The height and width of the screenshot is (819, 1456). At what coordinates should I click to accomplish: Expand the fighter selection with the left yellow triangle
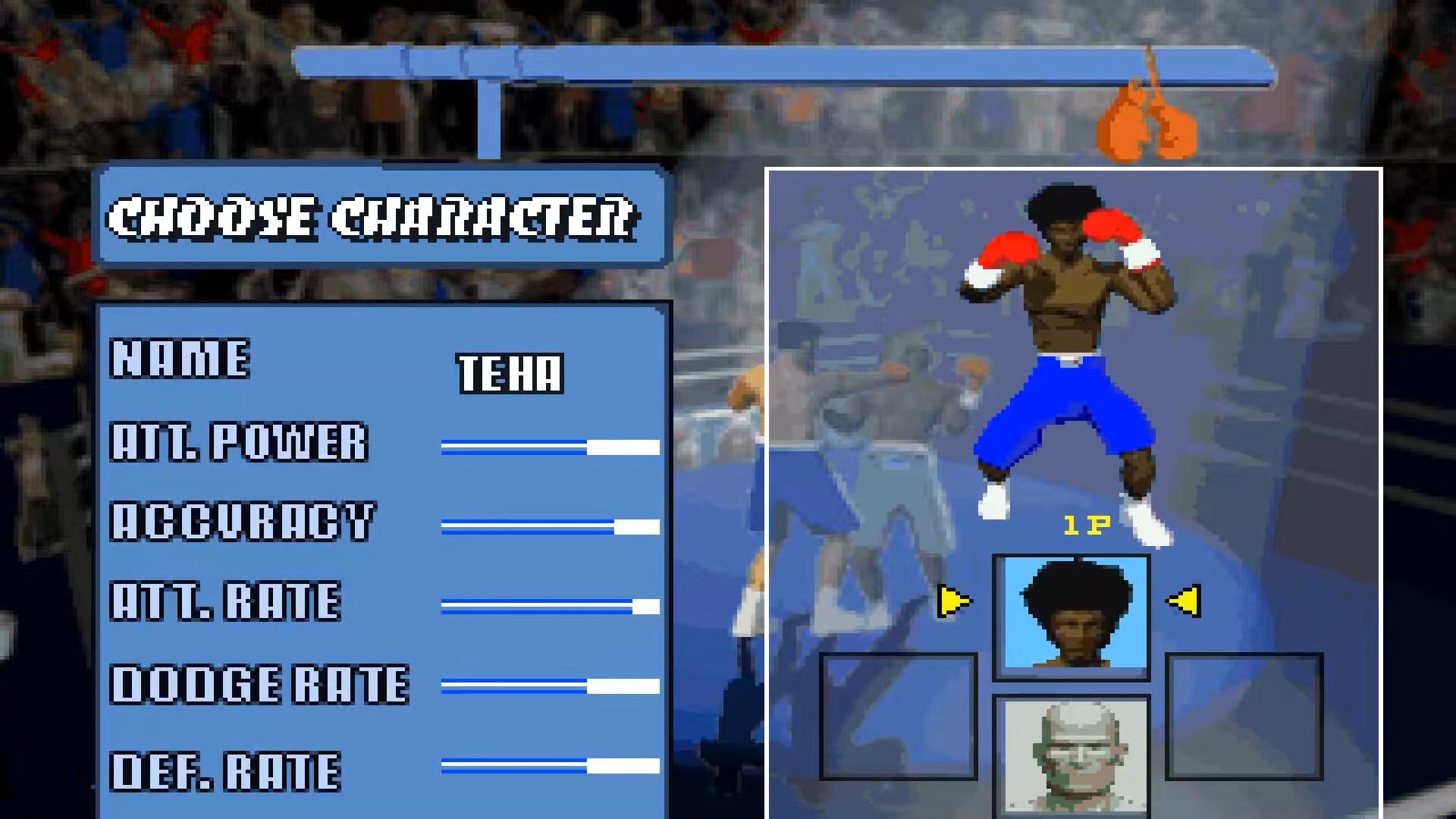click(954, 601)
